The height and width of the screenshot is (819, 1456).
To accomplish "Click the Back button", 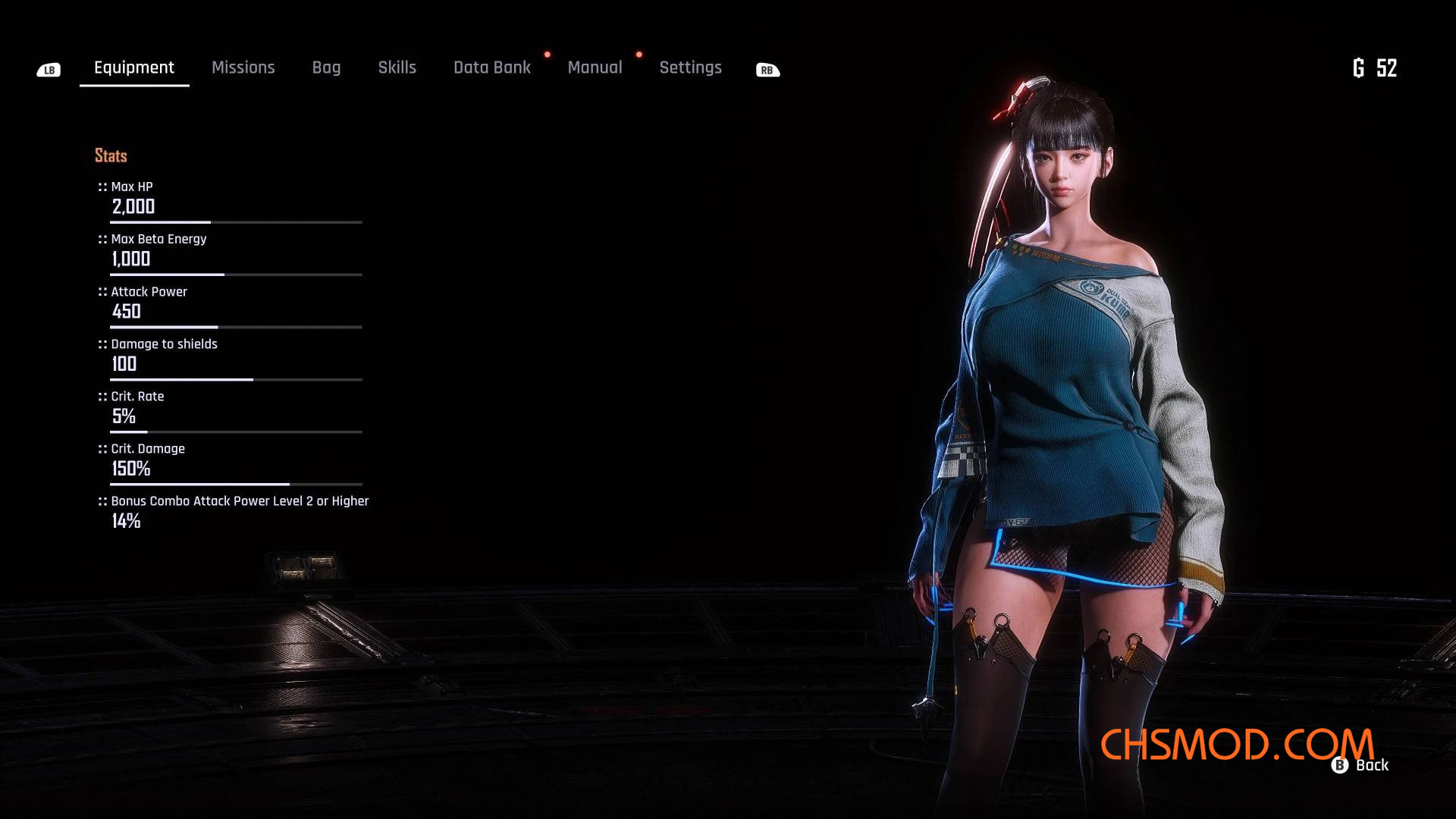I will pyautogui.click(x=1360, y=765).
